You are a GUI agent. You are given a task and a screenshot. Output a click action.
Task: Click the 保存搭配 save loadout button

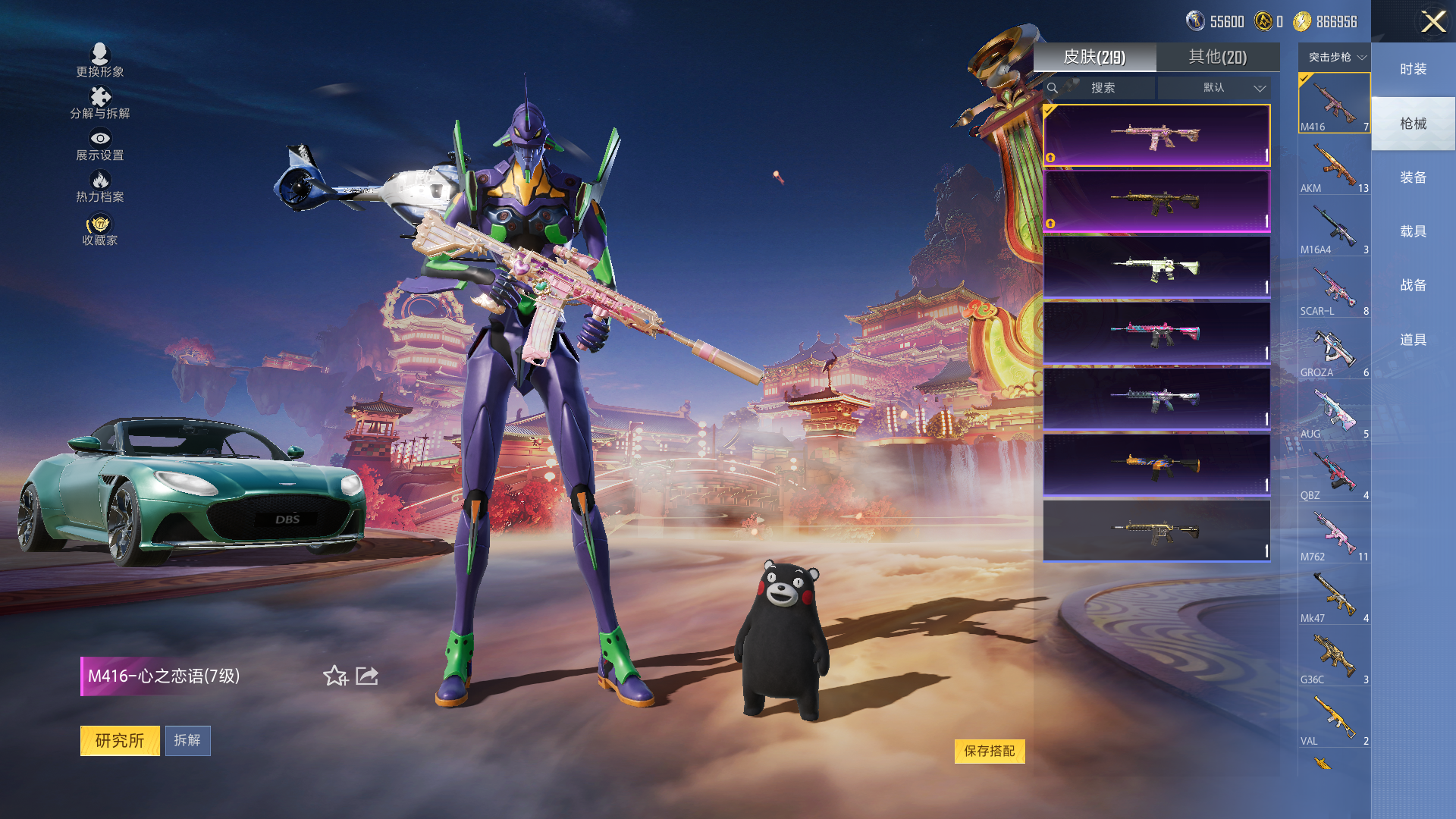pyautogui.click(x=989, y=751)
